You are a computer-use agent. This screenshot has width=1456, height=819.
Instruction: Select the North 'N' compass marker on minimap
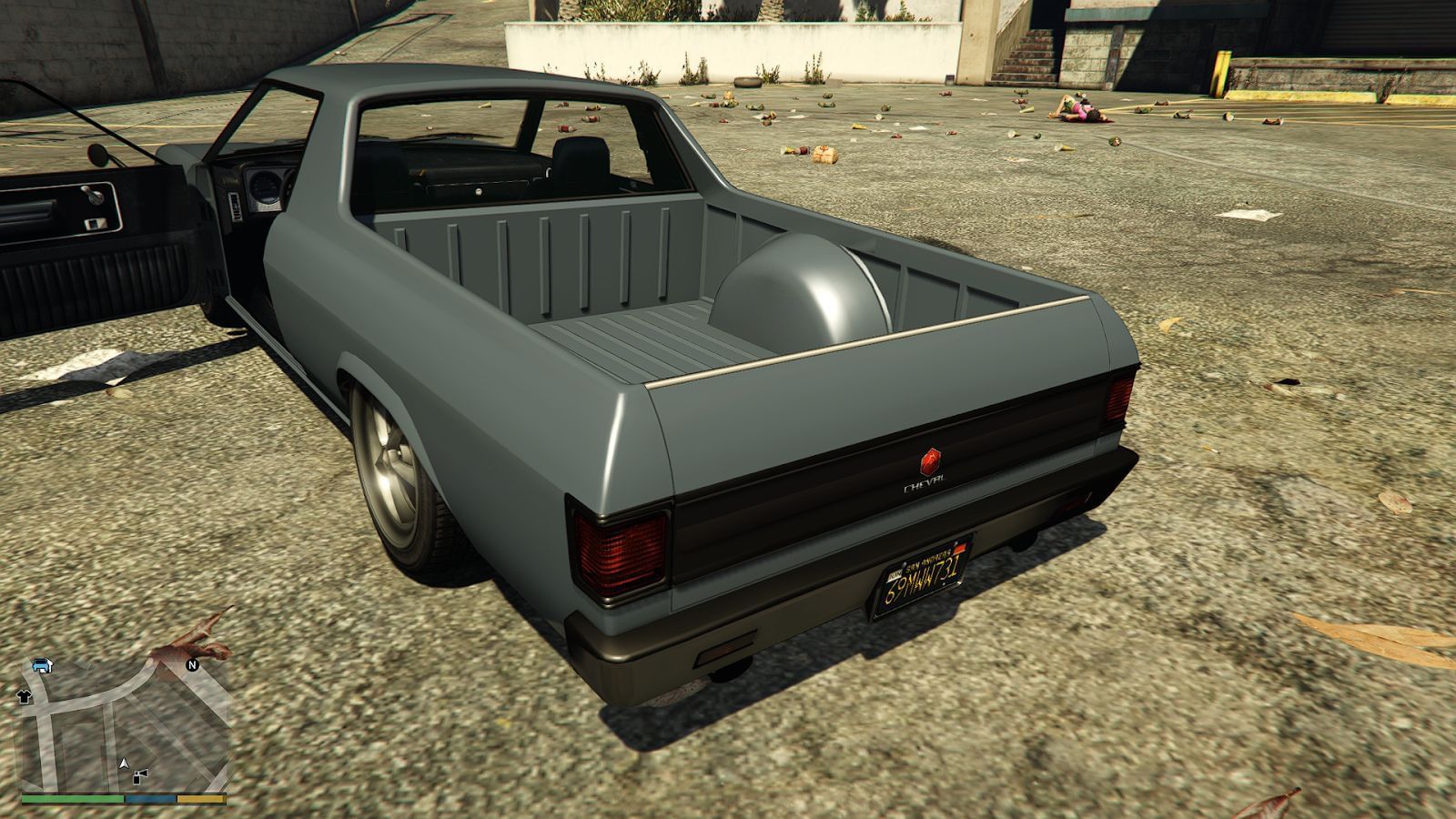click(x=192, y=665)
